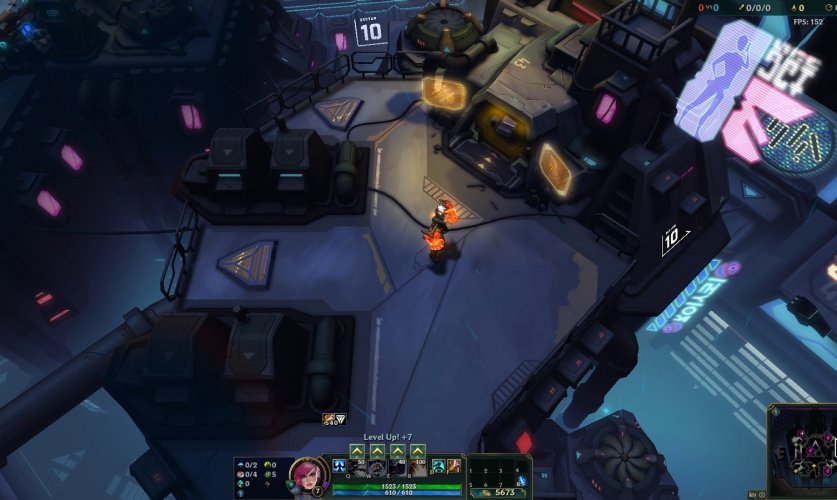Level up the W ability
Viewport: 837px width, 500px height.
click(x=377, y=451)
